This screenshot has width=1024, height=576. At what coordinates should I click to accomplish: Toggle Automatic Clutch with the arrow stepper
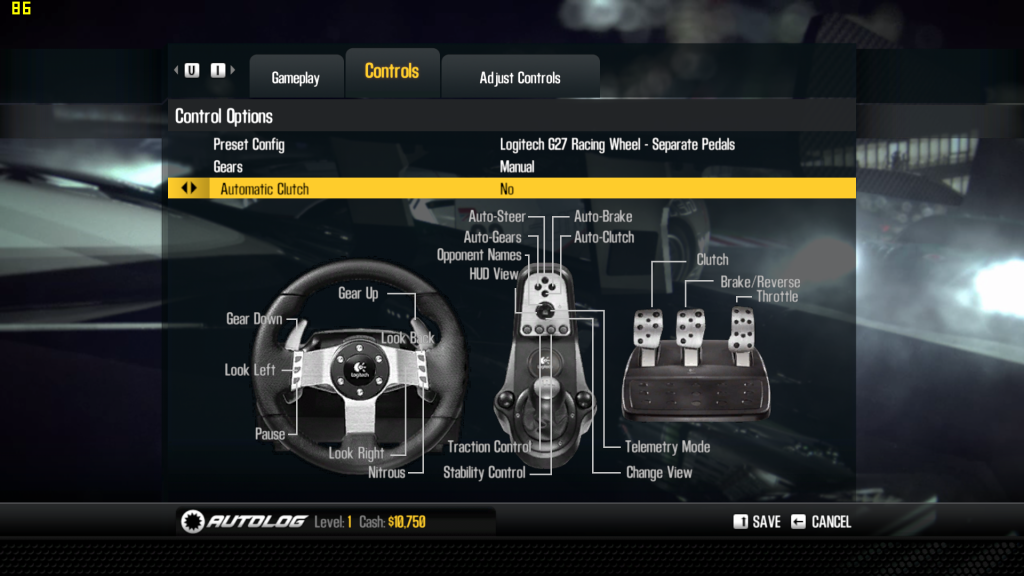(188, 189)
